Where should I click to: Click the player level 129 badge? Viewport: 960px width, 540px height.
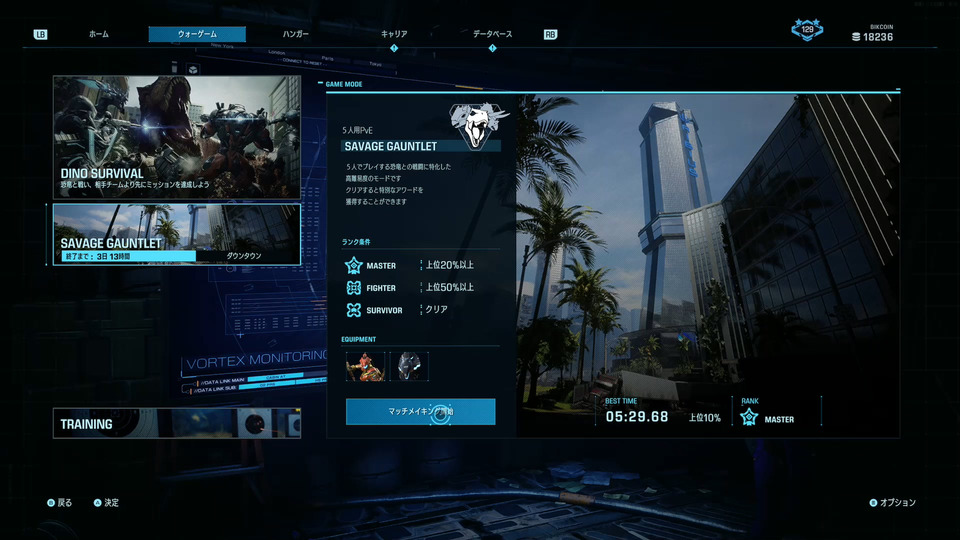[808, 30]
